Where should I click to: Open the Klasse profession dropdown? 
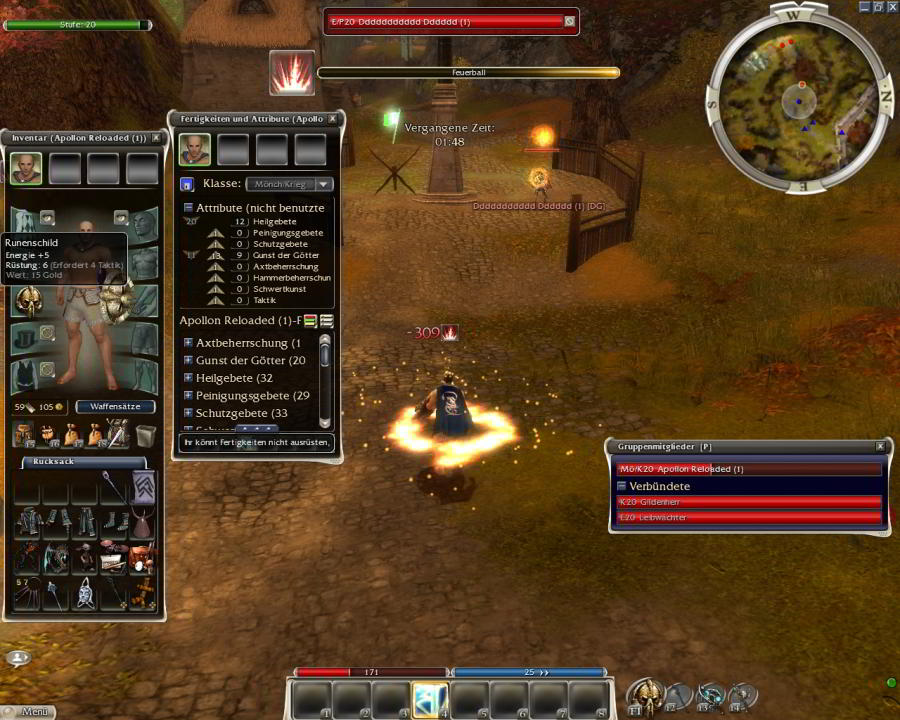tap(323, 184)
